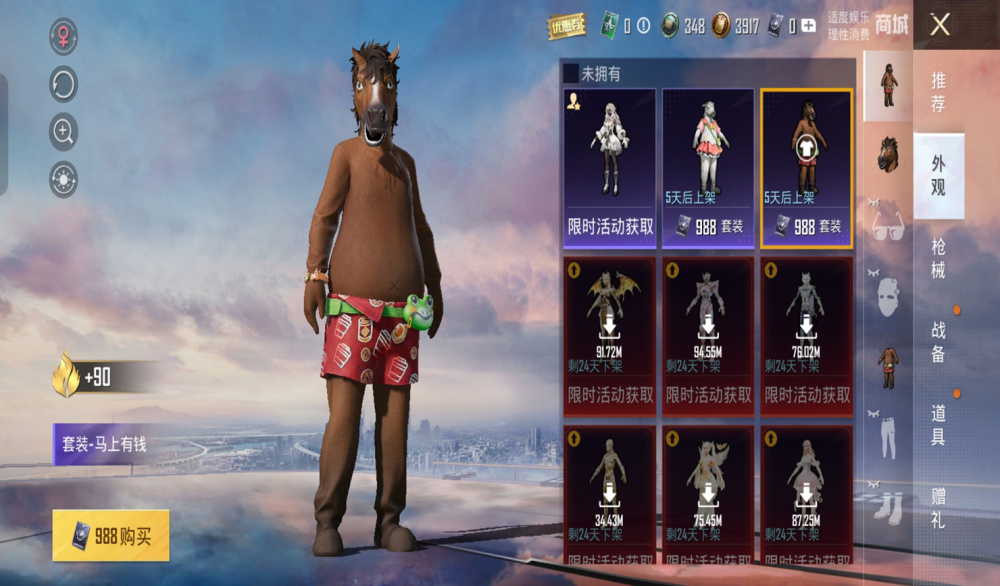
Task: Open the 优惠券 coupon ticket
Action: 567,27
